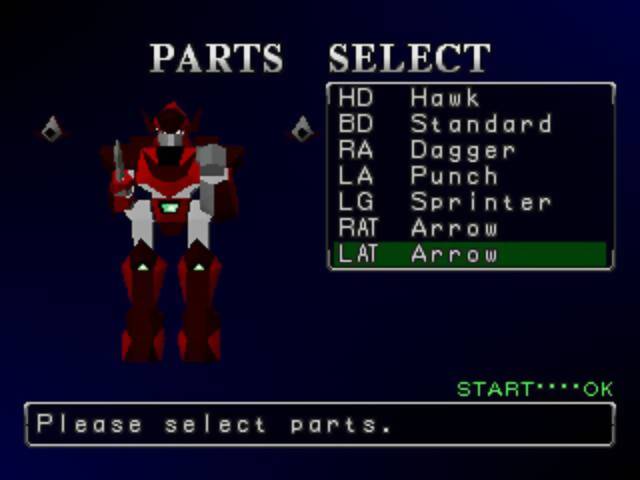This screenshot has width=640, height=480.
Task: Rotate robot with the right diamond arrow
Action: click(302, 129)
